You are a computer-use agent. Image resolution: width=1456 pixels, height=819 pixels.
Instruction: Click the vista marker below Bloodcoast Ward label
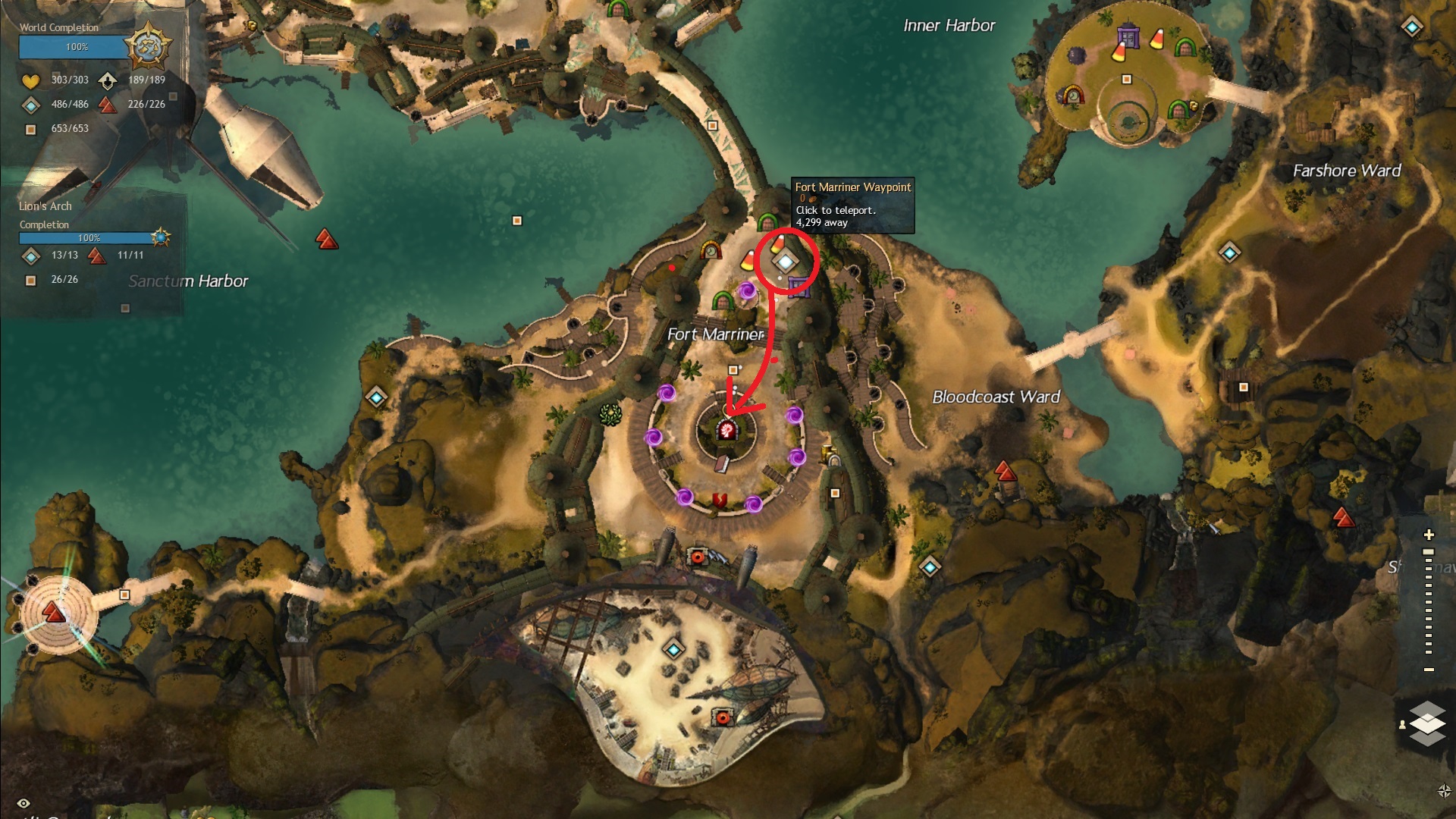coord(1005,472)
